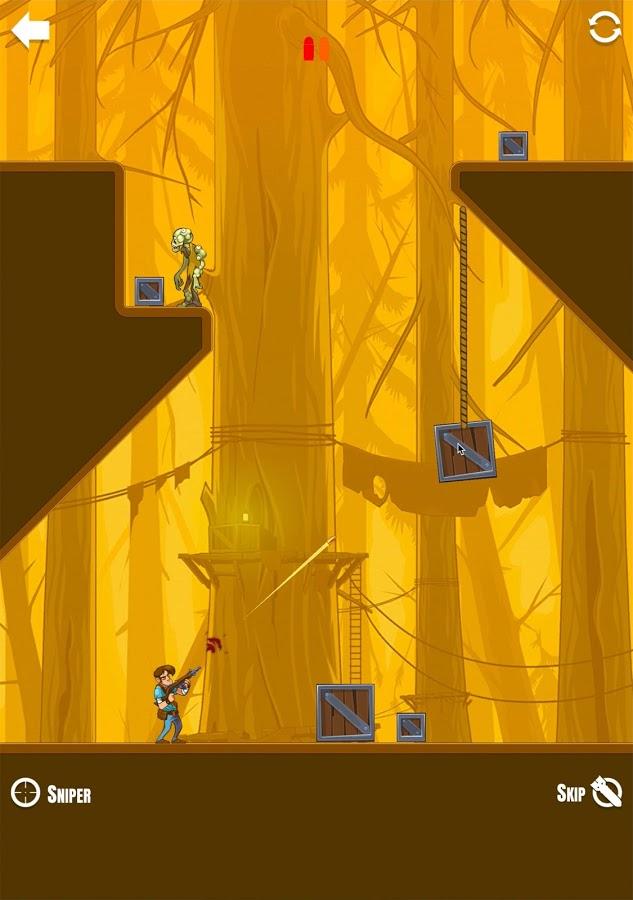Screen dimensions: 633x900
Task: Skip this level
Action: click(589, 793)
